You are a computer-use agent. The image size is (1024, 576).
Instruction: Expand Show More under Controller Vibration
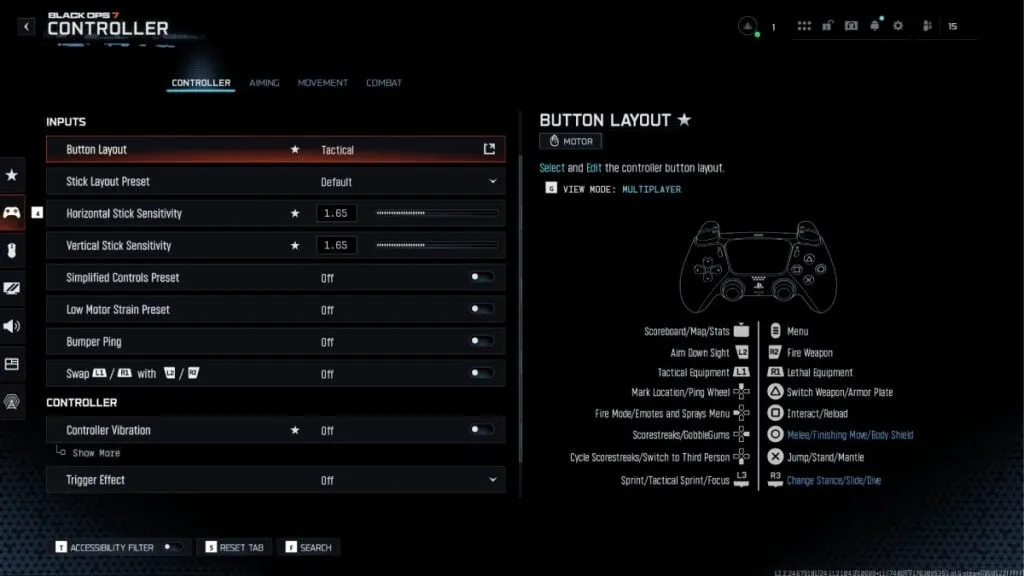[x=96, y=453]
